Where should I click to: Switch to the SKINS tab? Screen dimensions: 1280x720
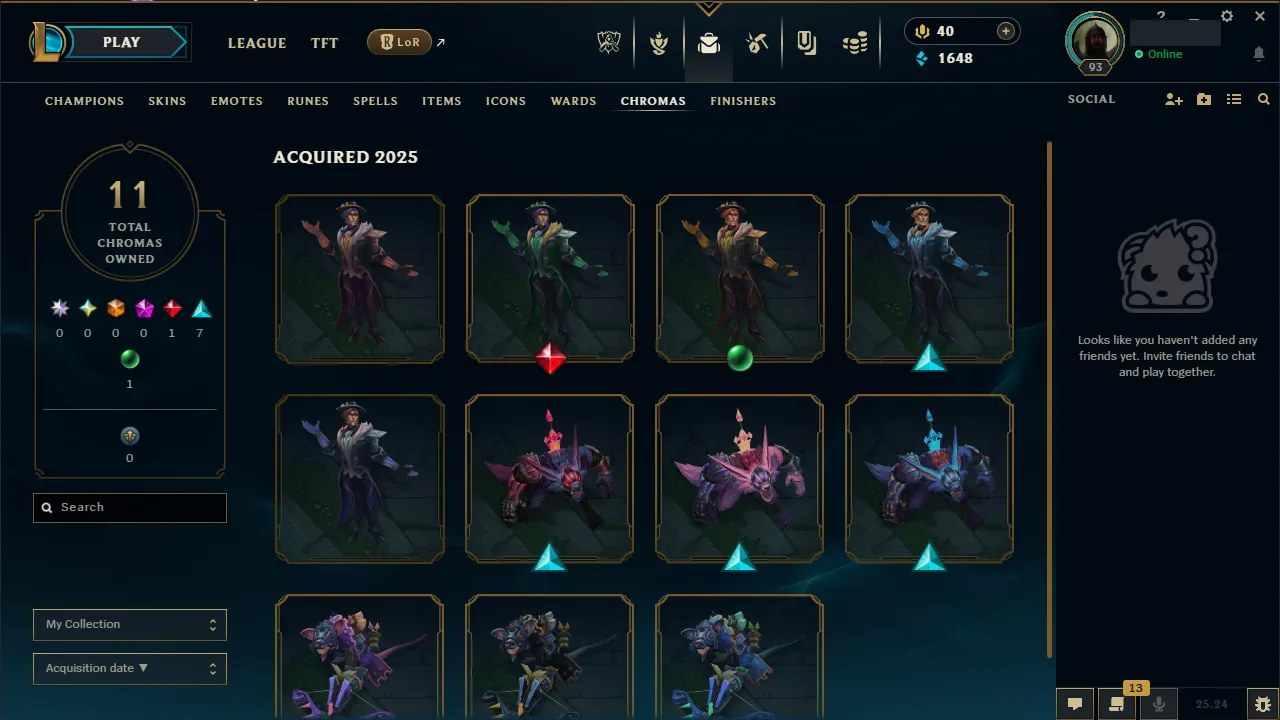point(167,100)
